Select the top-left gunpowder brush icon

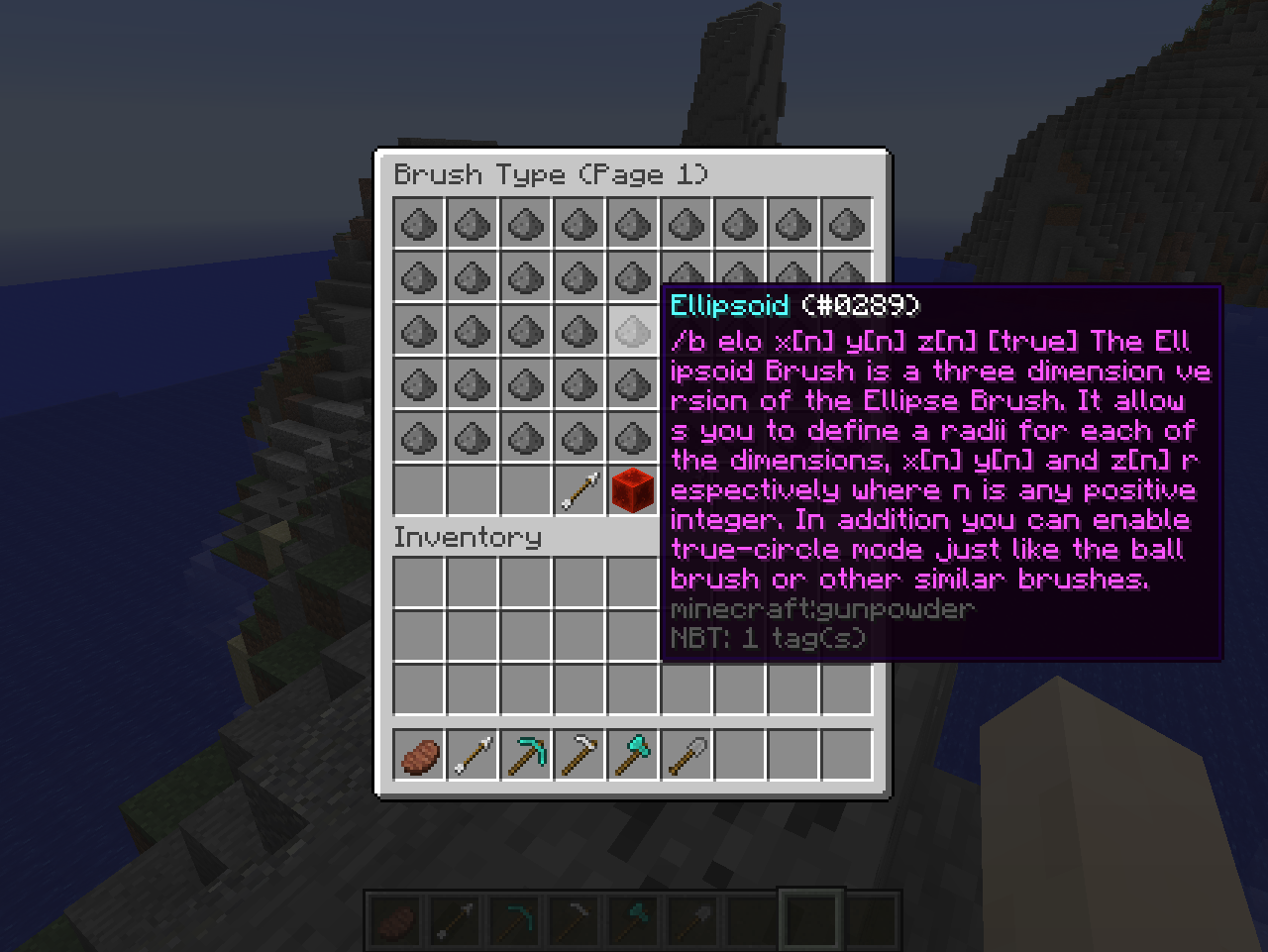(x=417, y=224)
